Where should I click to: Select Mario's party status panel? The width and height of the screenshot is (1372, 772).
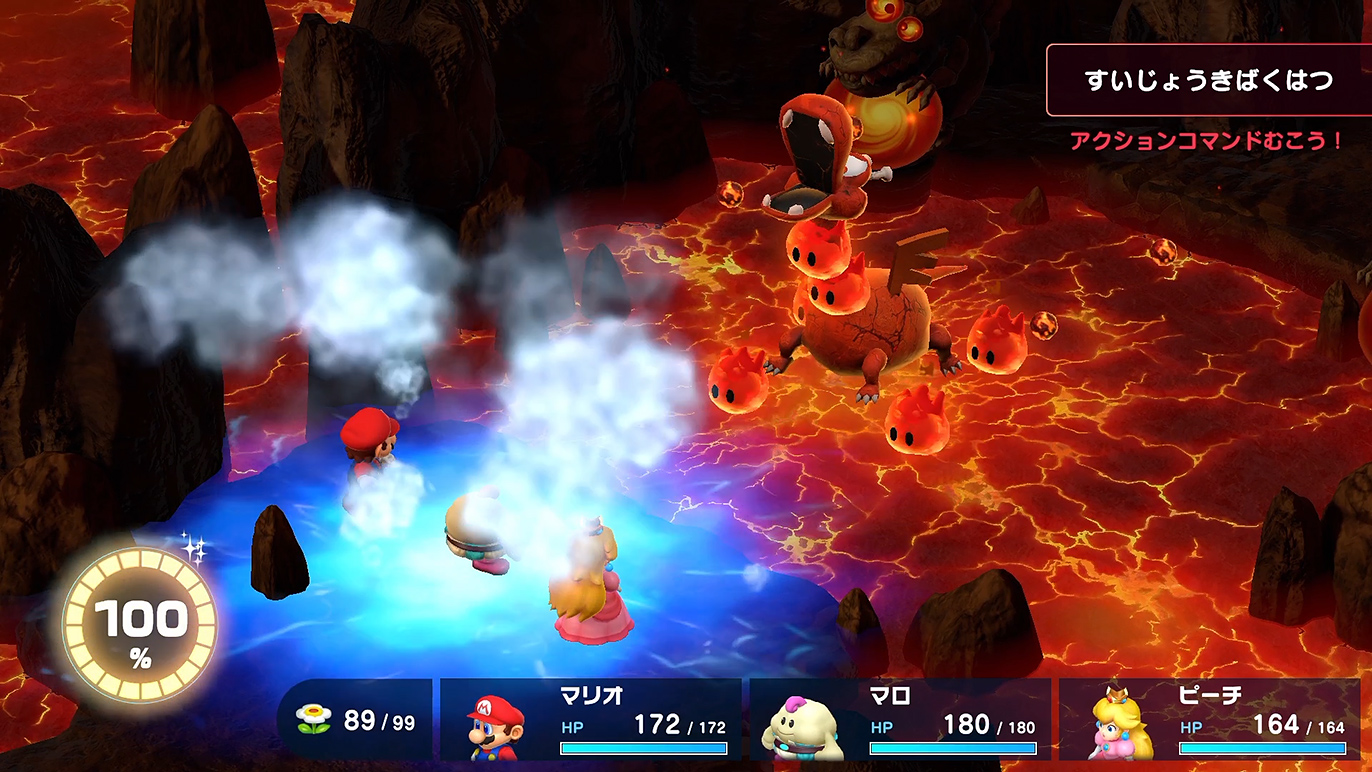click(x=590, y=719)
